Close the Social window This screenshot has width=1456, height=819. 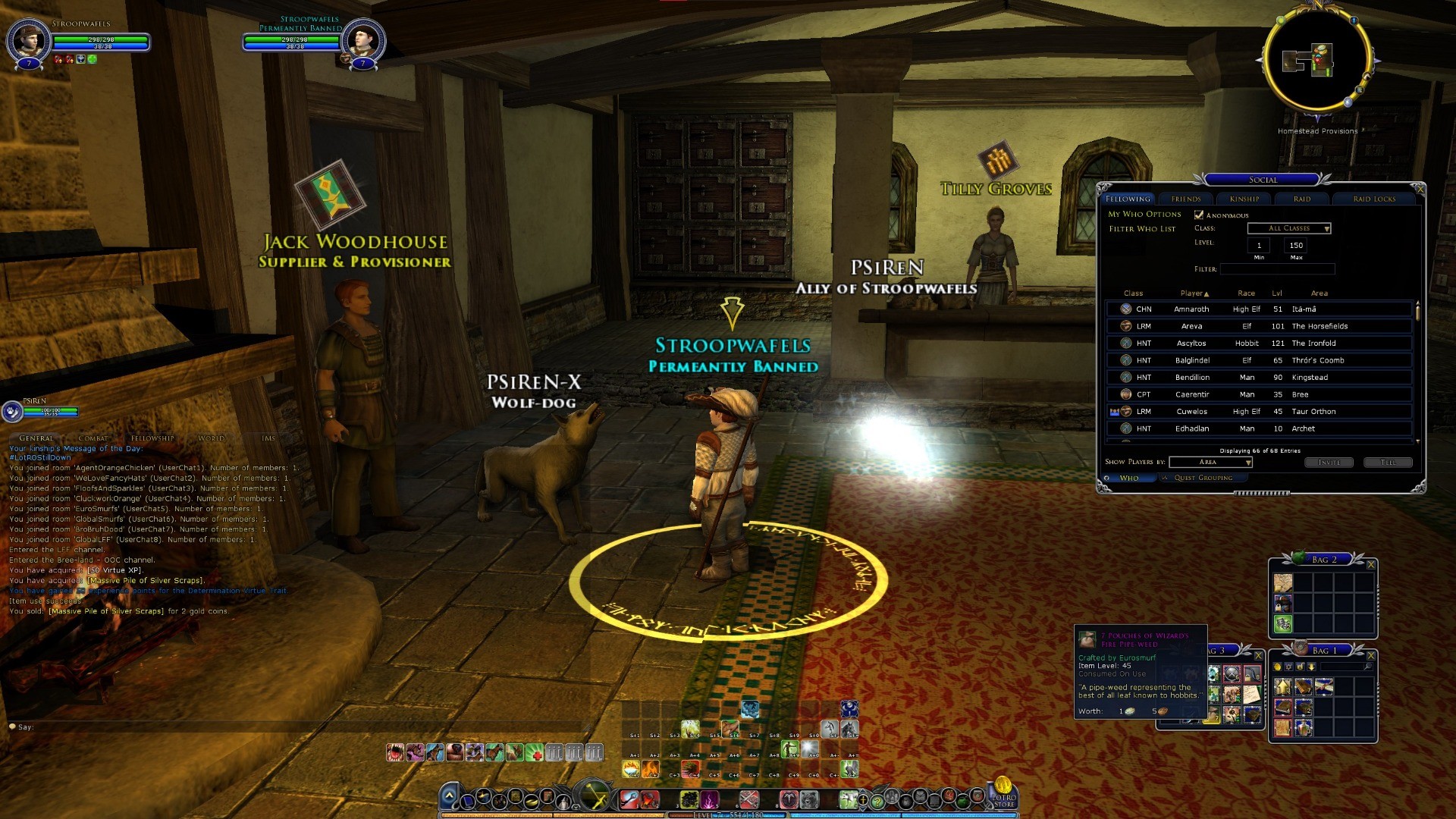pyautogui.click(x=1420, y=190)
